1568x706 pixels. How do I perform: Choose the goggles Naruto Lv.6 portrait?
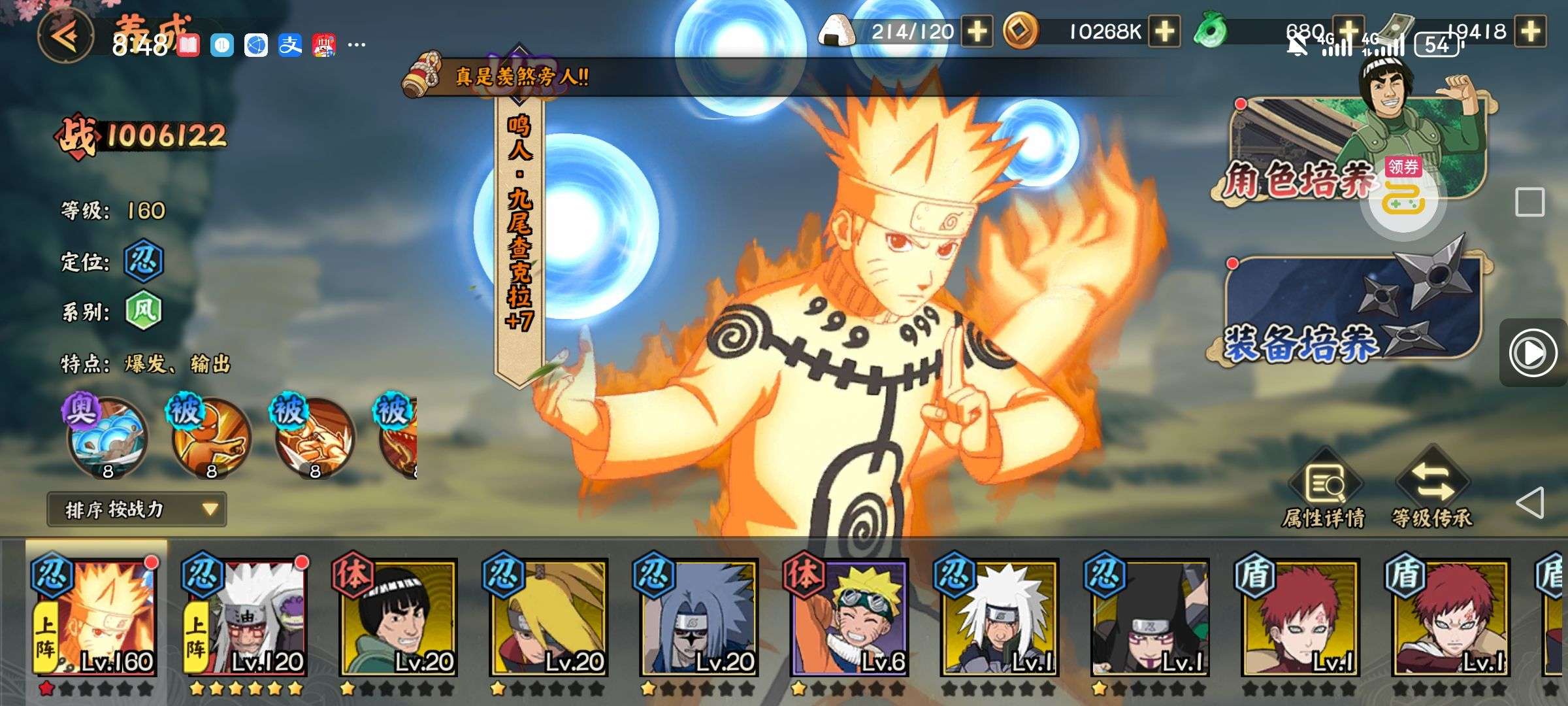point(848,618)
